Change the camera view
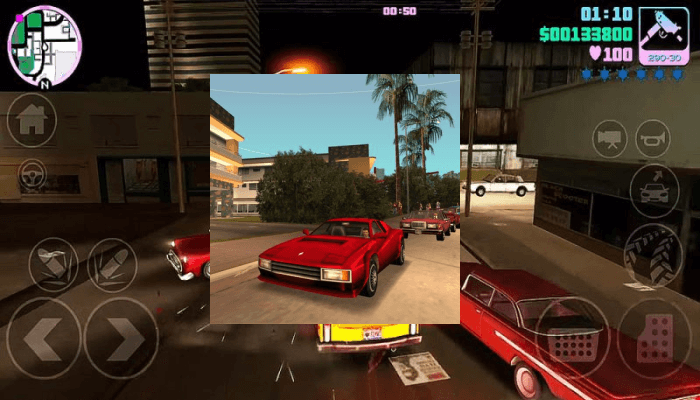Image resolution: width=700 pixels, height=400 pixels. point(609,139)
